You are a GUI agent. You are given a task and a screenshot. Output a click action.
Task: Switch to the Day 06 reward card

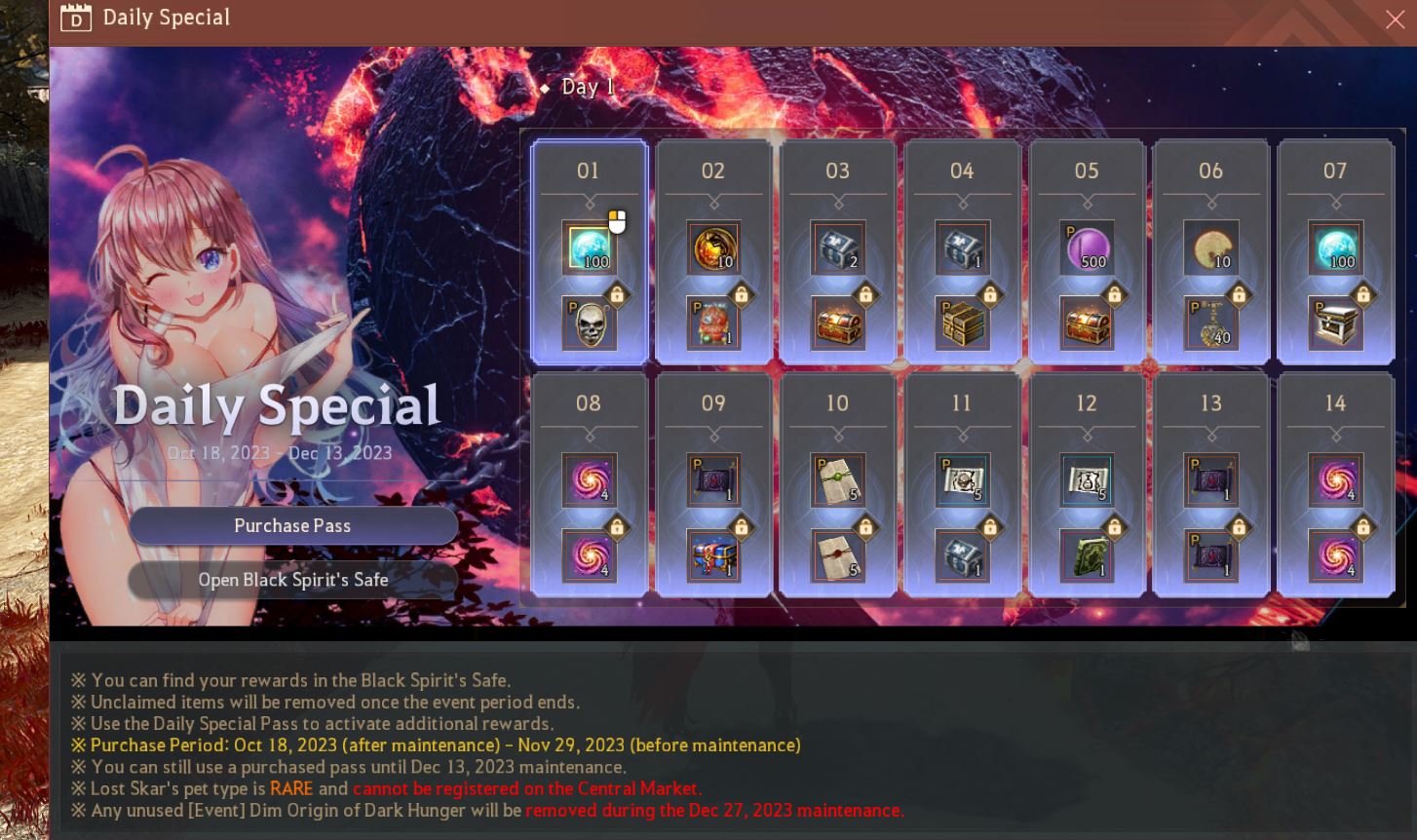1210,251
